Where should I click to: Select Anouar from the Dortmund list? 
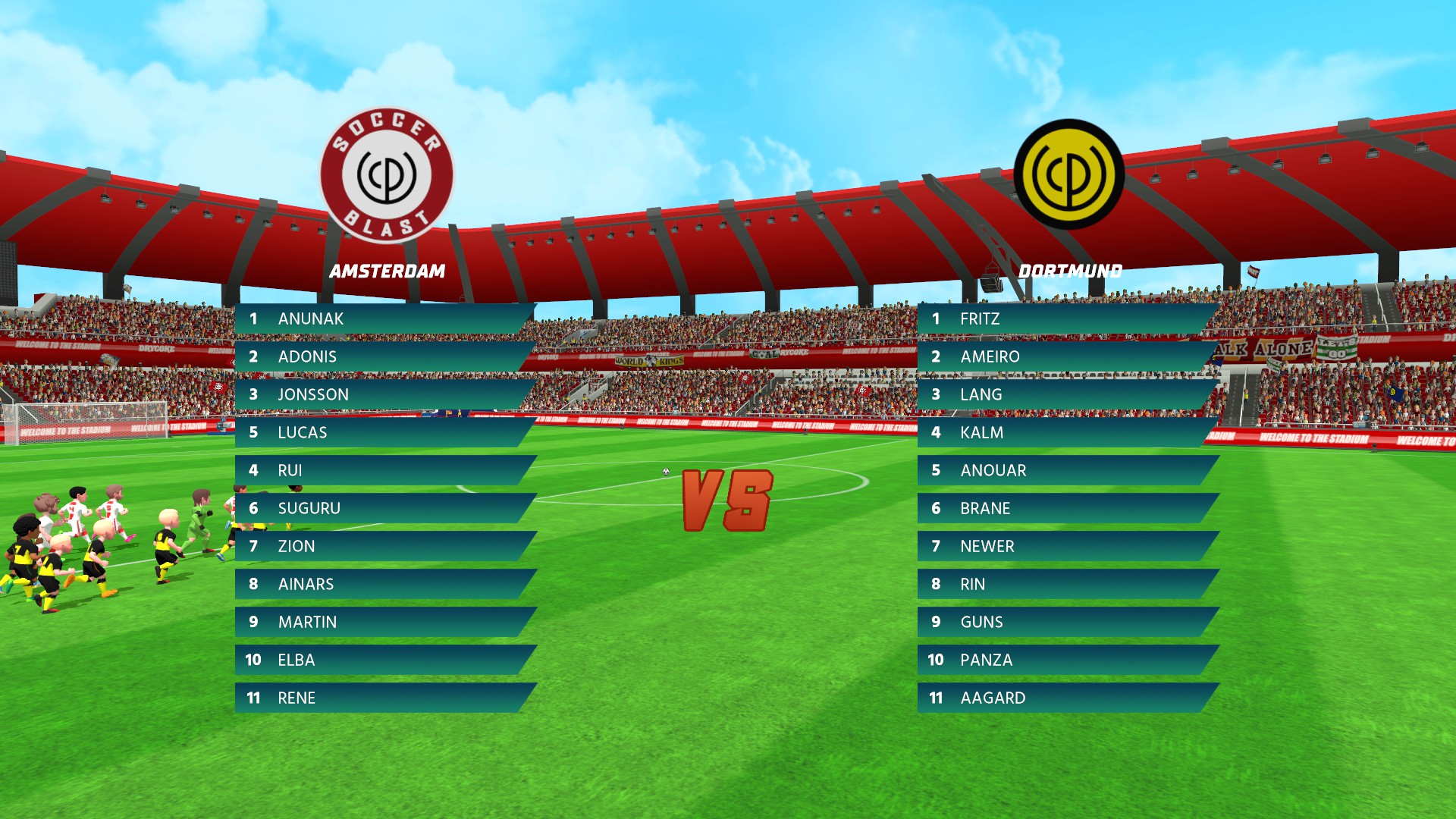[1065, 470]
